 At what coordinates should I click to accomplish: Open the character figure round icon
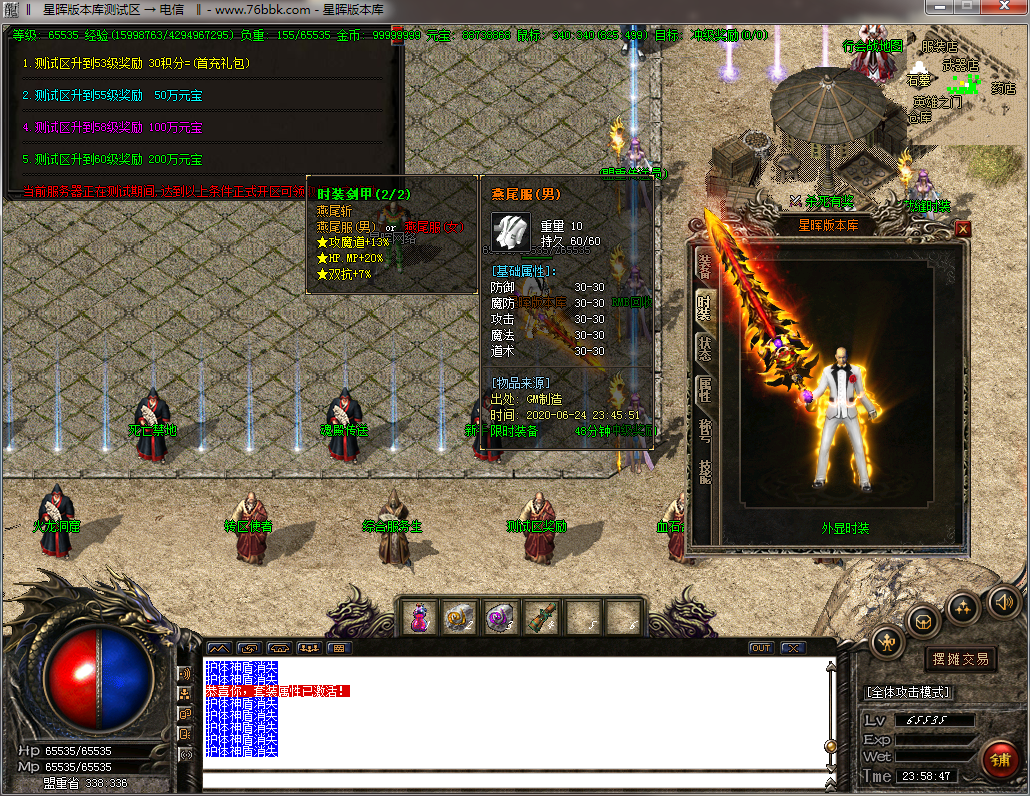click(886, 640)
